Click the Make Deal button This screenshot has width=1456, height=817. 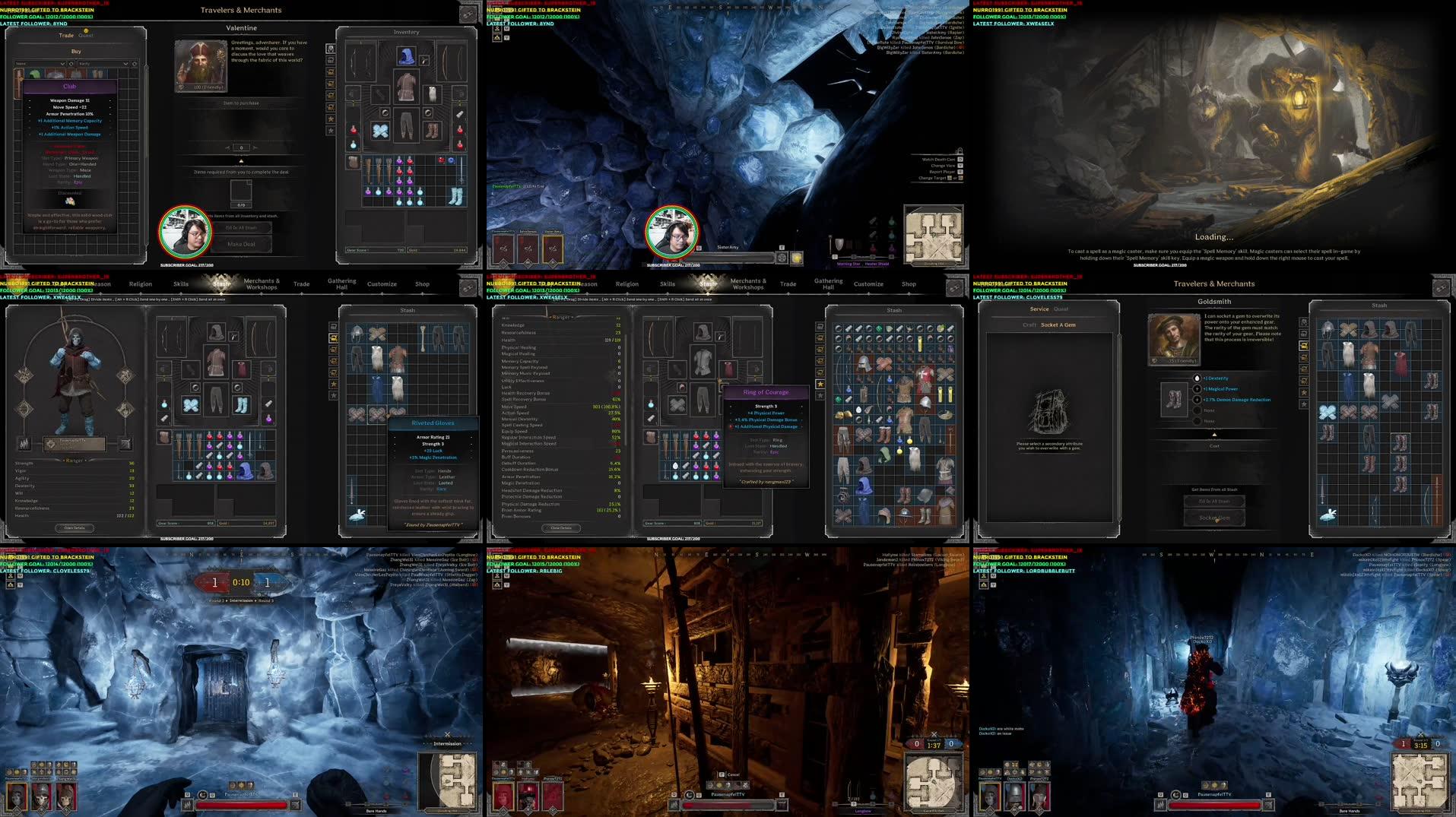click(x=241, y=244)
